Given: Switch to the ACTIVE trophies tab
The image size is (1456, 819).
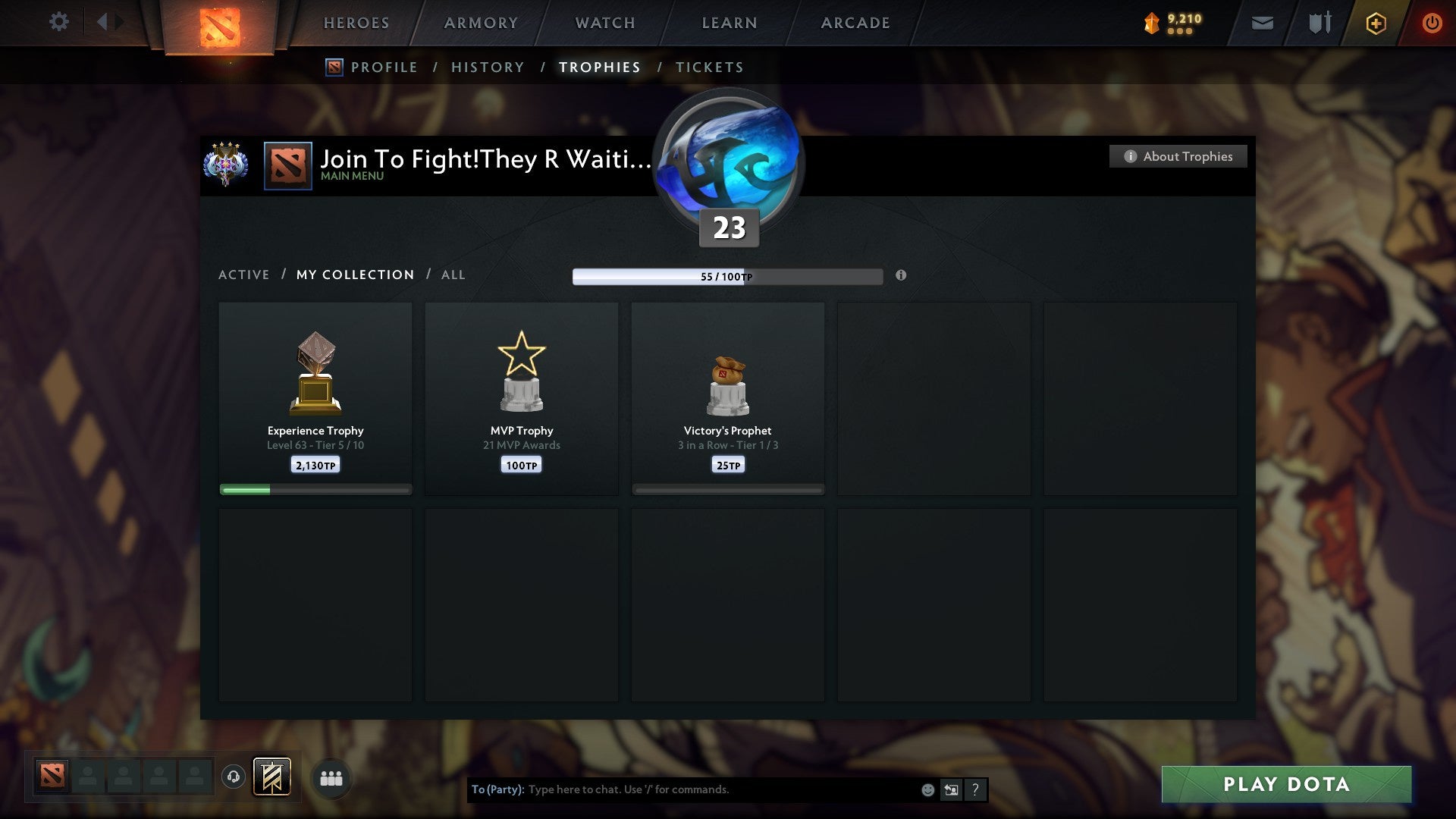Looking at the screenshot, I should coord(244,275).
